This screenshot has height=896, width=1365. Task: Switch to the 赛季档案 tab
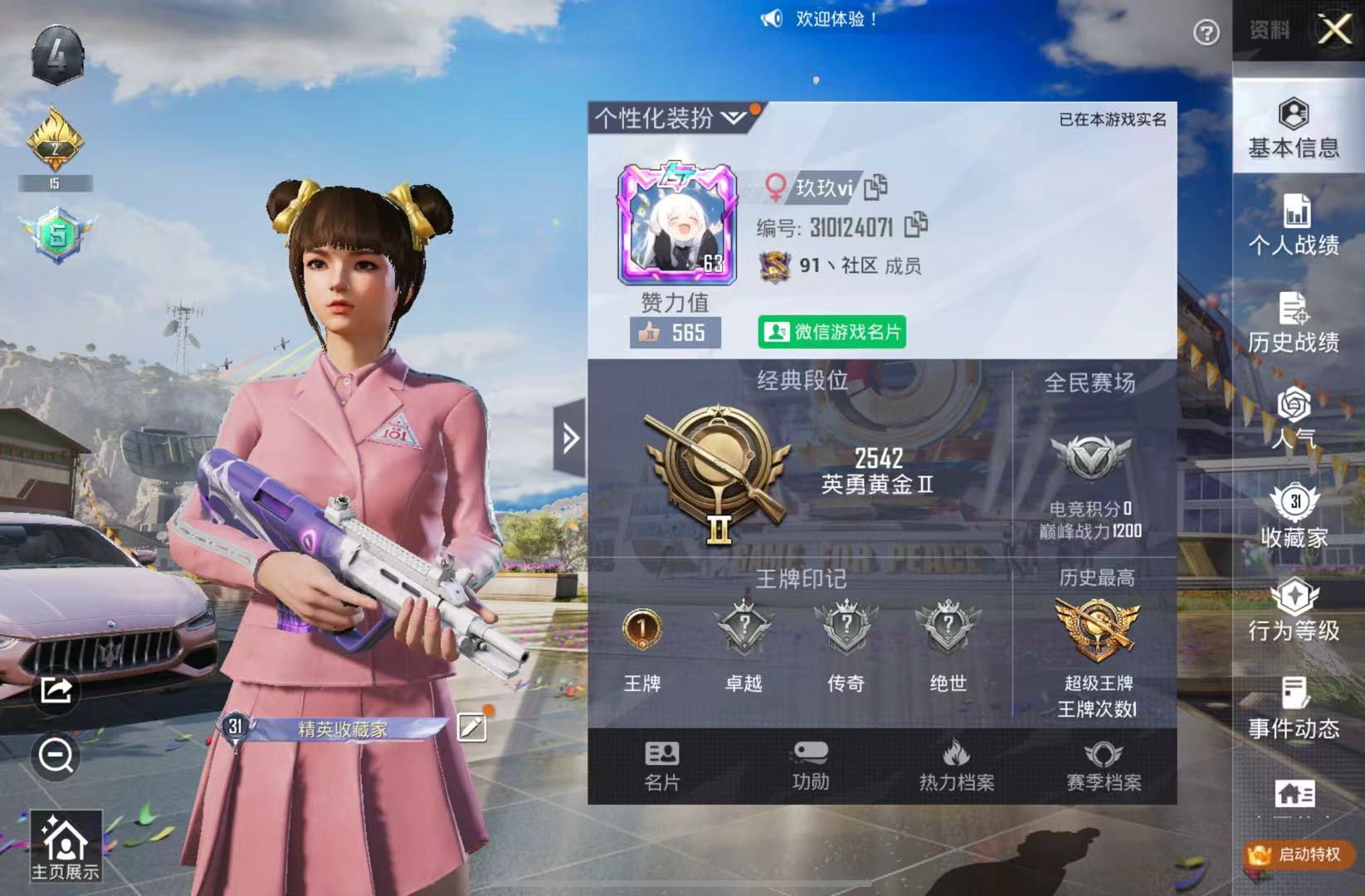(x=1104, y=764)
